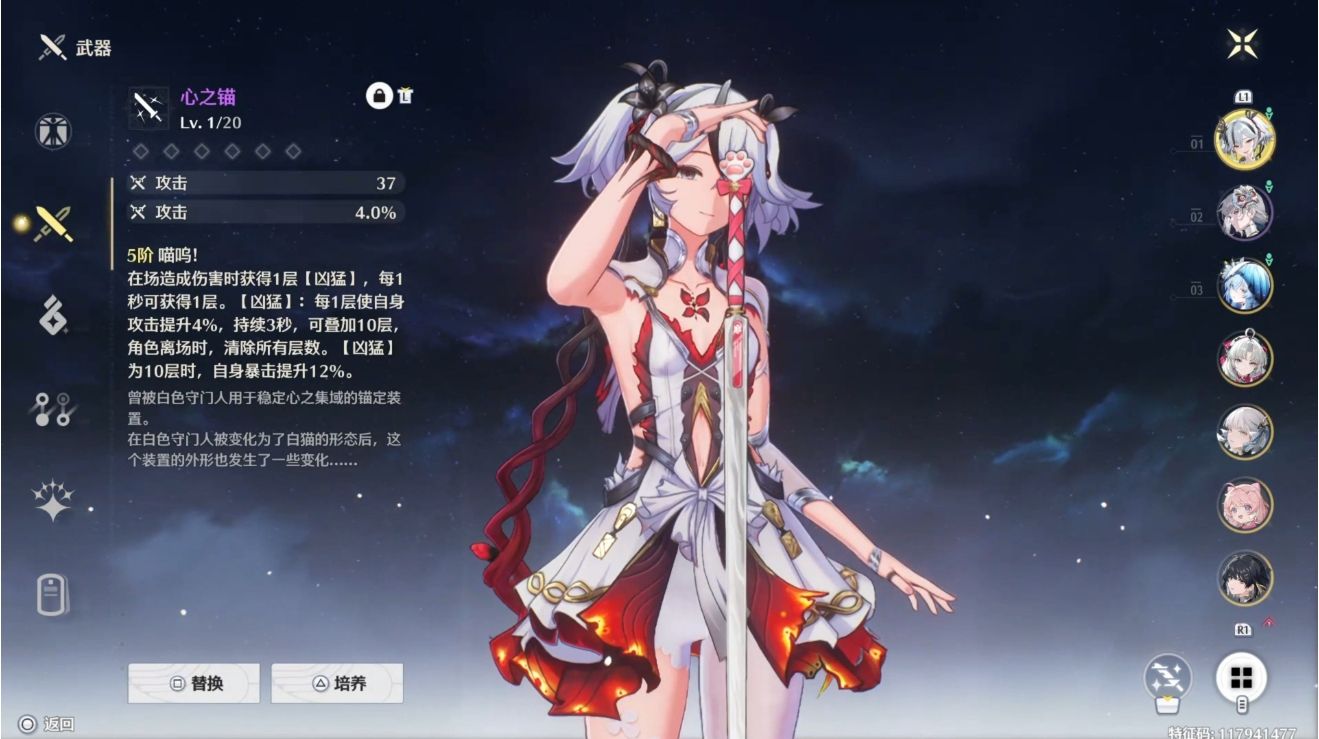Pick the blue-haired character portrait
Viewport: 1319px width, 739px height.
pos(1244,285)
